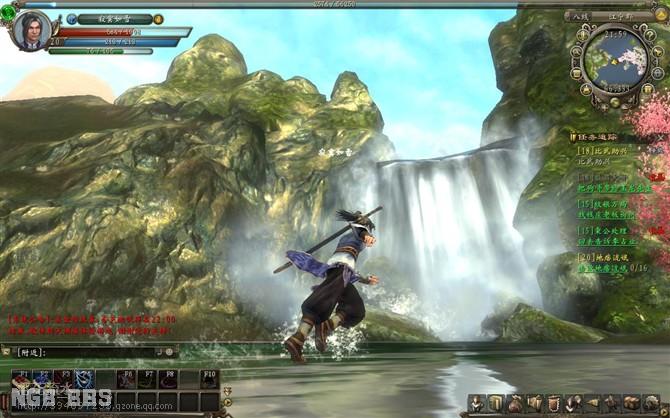Click the round emote button beside chat input
Image resolution: width=670 pixels, height=418 pixels.
pos(170,352)
